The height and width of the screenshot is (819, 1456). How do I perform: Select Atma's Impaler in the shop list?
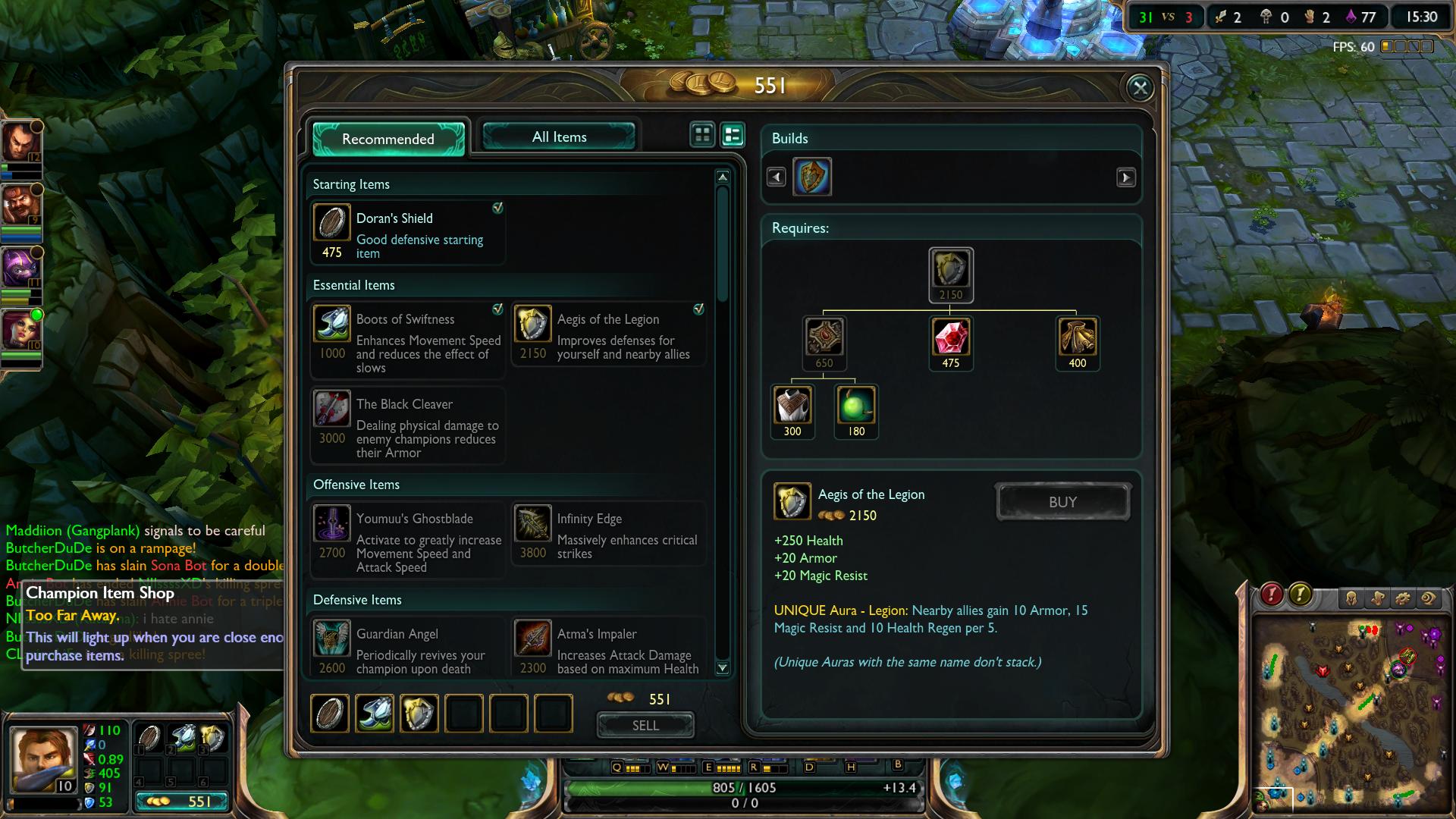click(x=609, y=648)
